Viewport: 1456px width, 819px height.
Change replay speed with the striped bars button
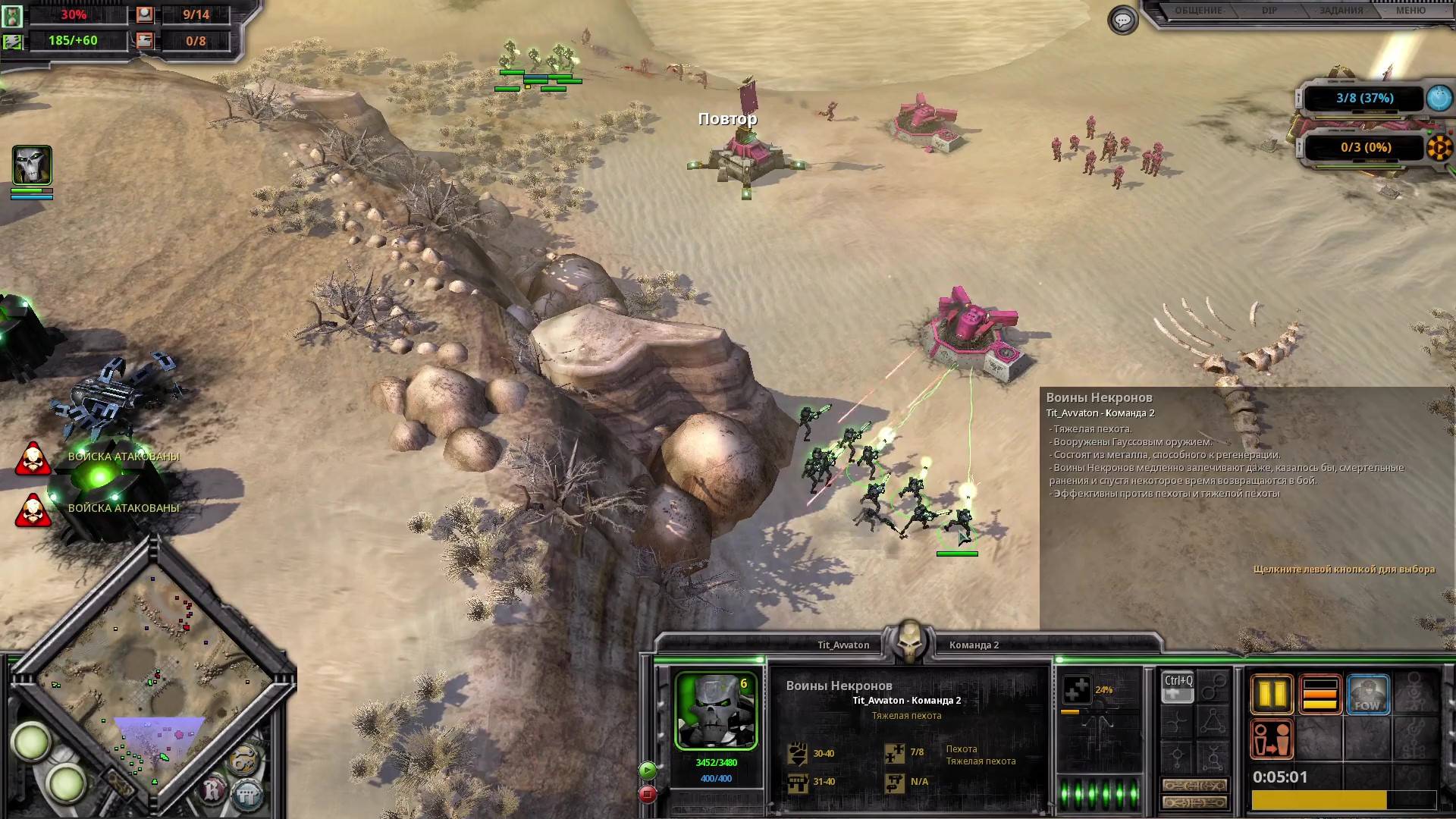pos(1319,694)
